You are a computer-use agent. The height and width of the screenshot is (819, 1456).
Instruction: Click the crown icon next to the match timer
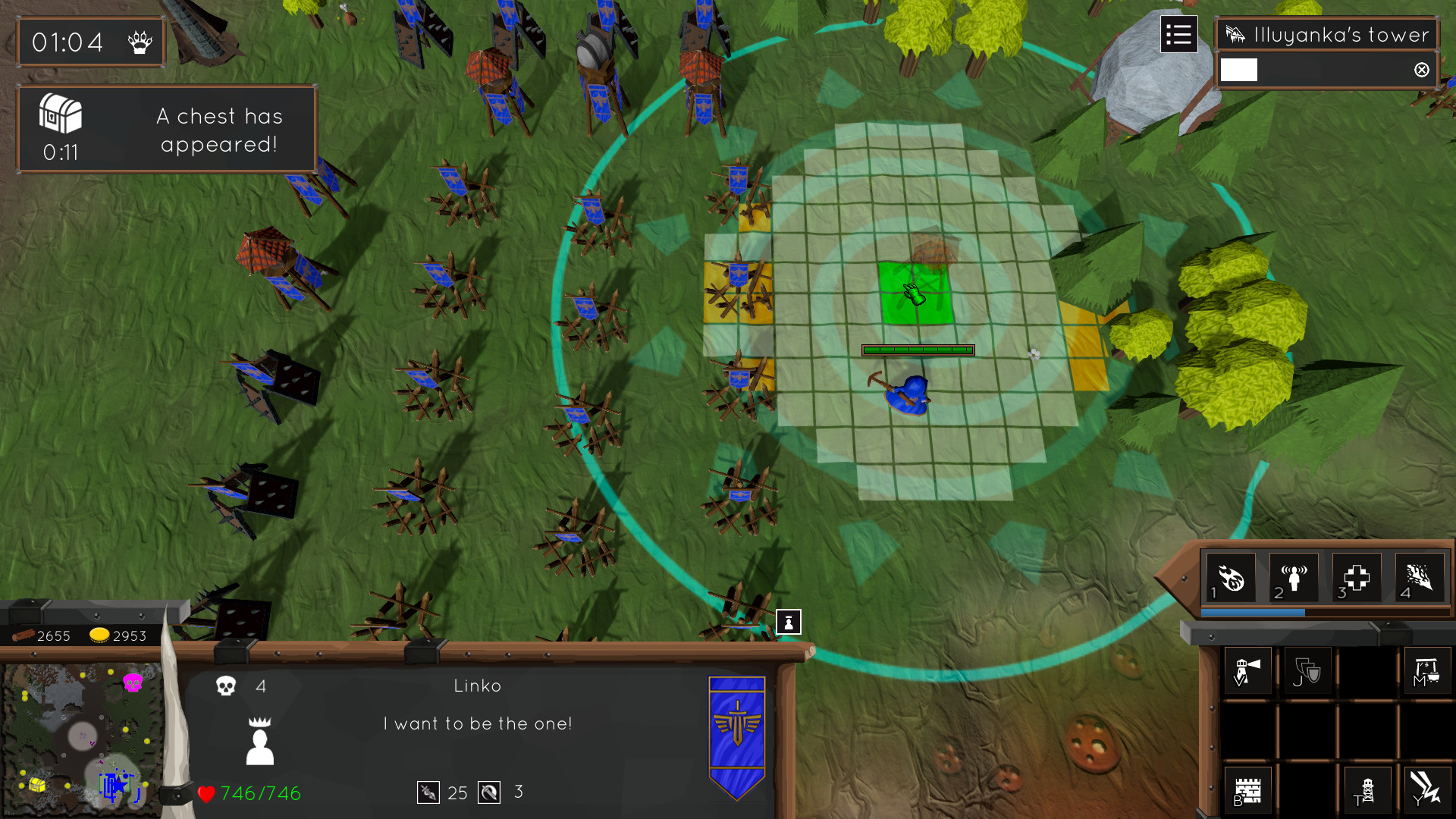141,42
